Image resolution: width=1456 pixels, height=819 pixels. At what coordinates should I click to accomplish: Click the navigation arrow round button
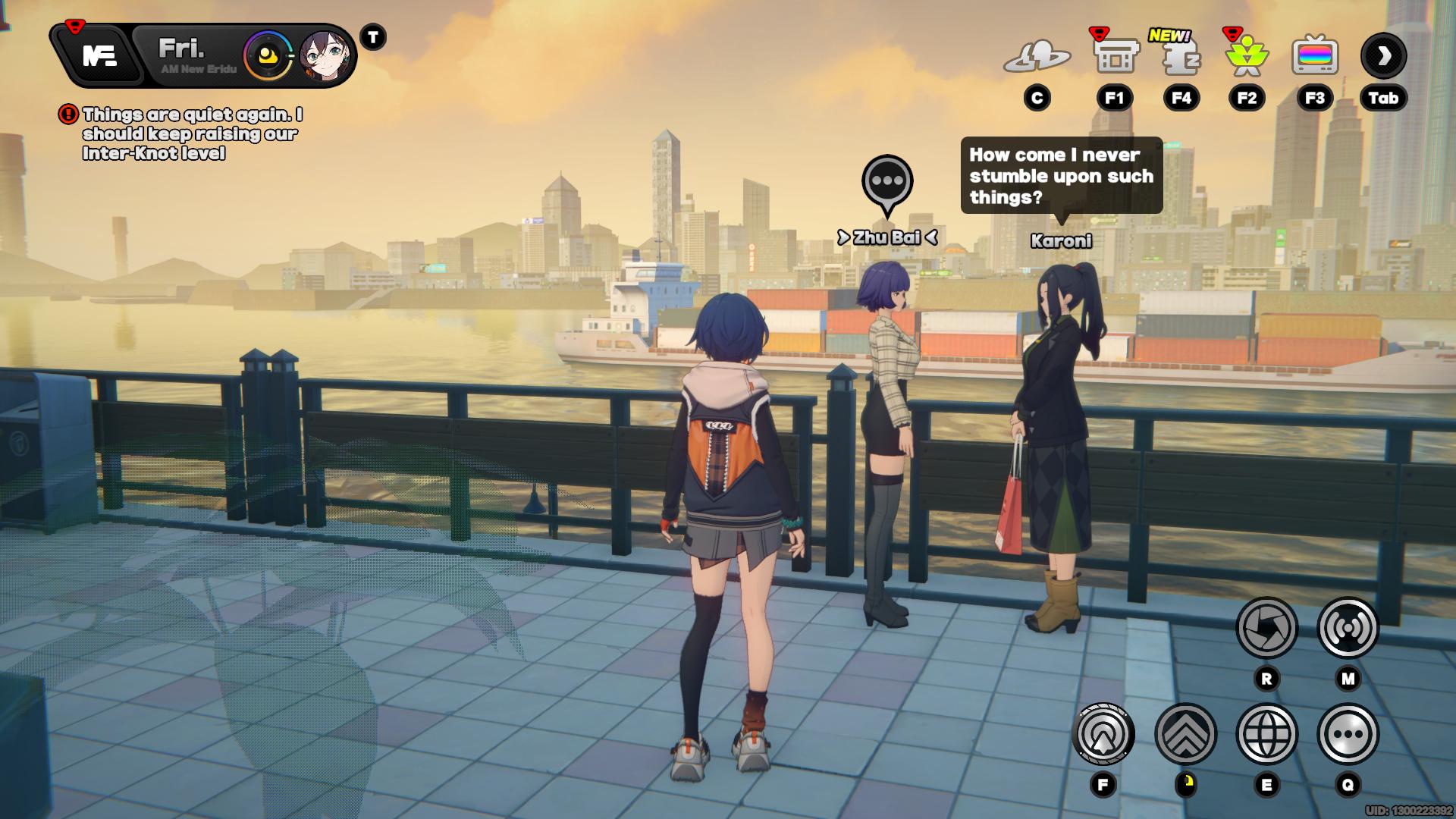coord(1103,734)
